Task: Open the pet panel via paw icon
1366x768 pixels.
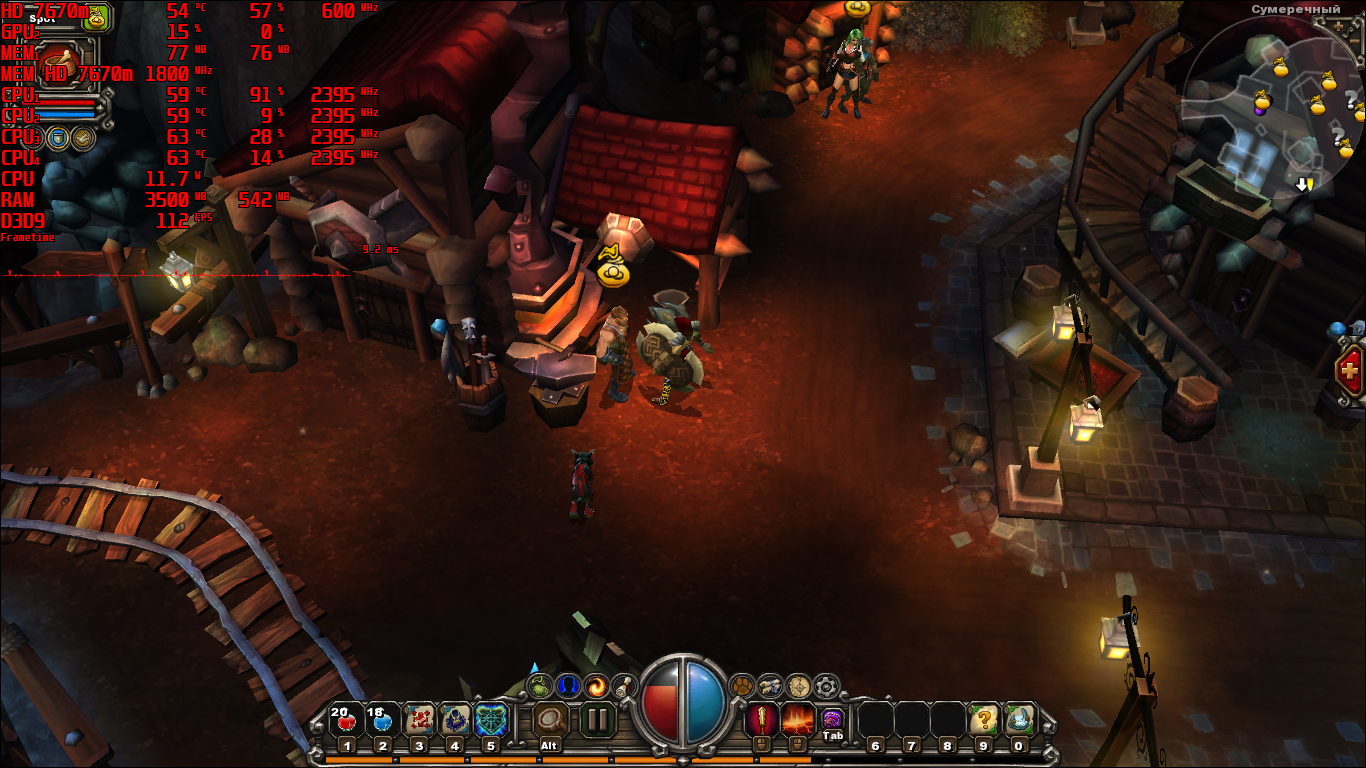Action: pyautogui.click(x=742, y=686)
